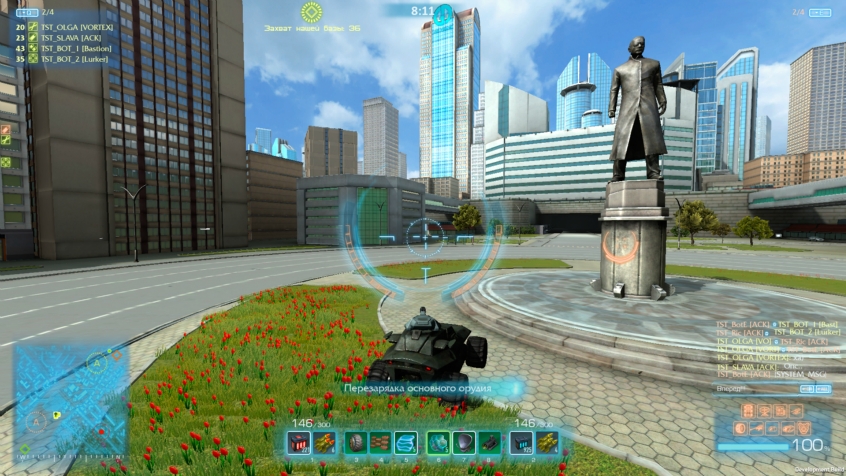
Task: Open the base capture objective indicator
Action: (312, 12)
